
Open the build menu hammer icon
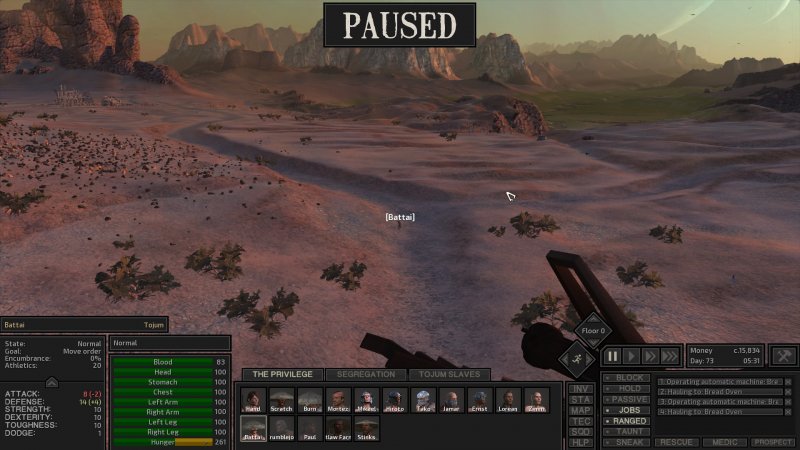(785, 355)
